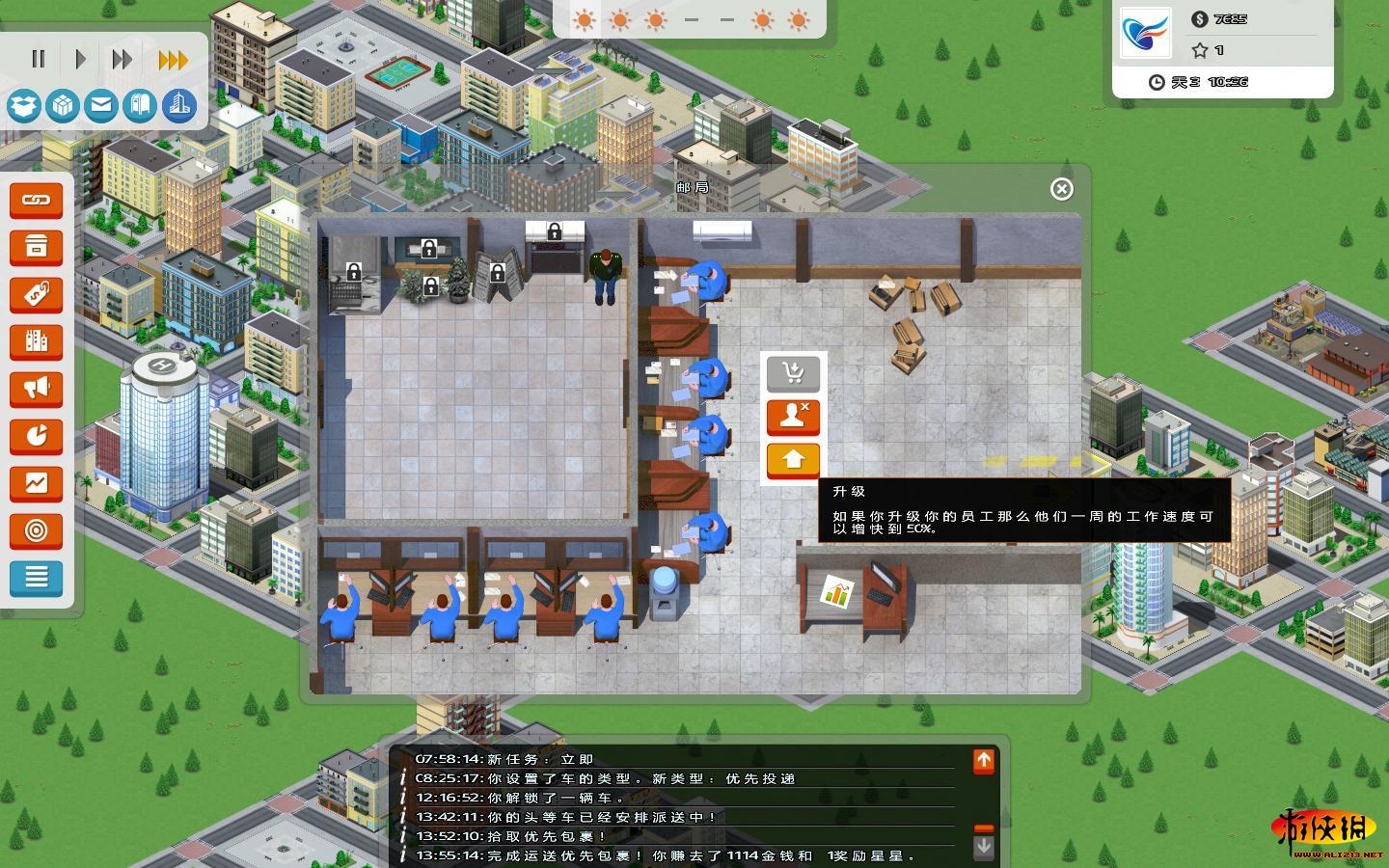Show the city buildings view icon
Image resolution: width=1389 pixels, height=868 pixels.
point(179,105)
